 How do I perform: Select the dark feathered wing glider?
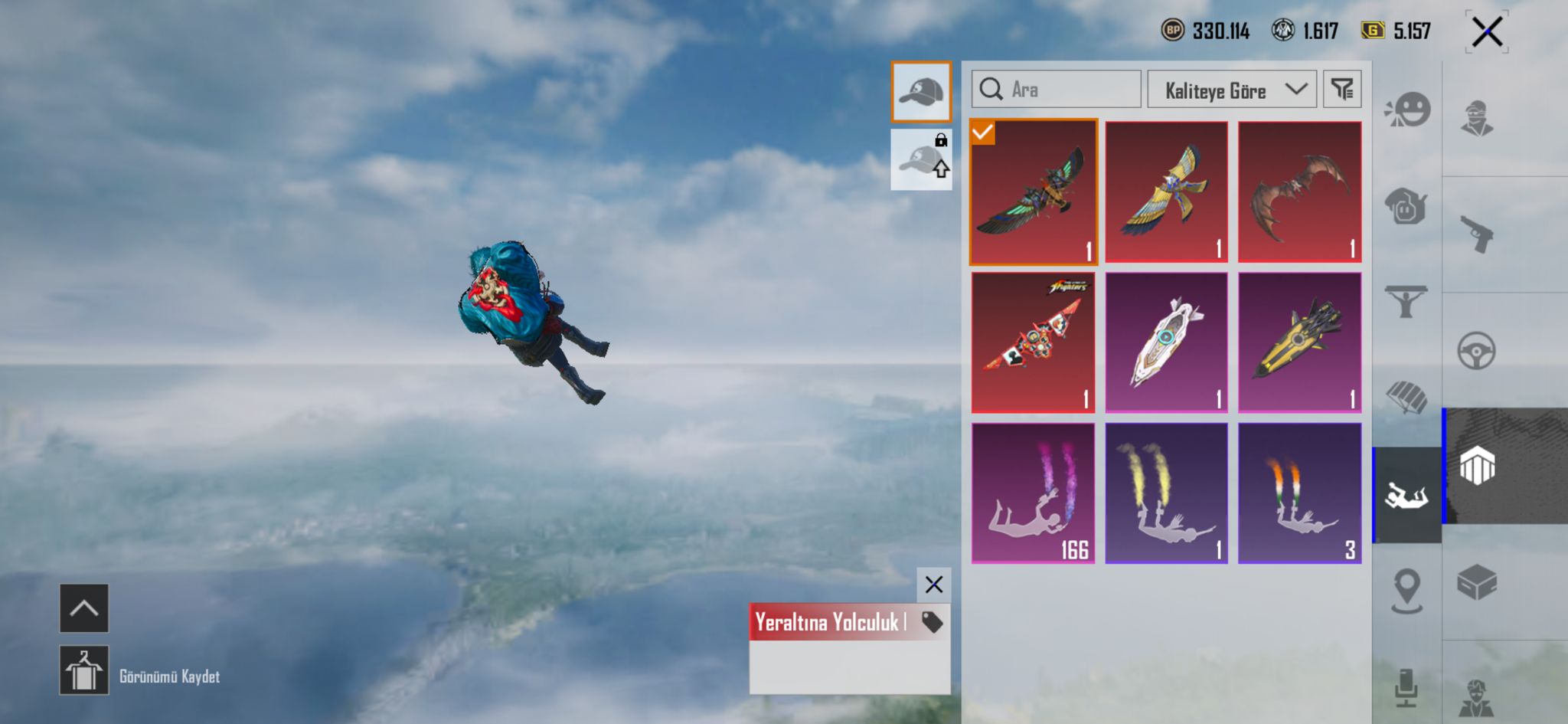[x=1034, y=192]
